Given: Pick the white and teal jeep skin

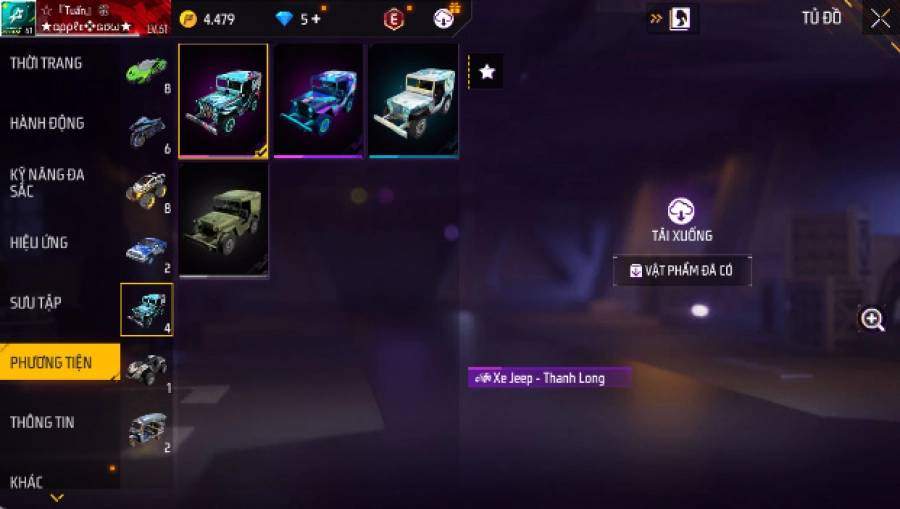Looking at the screenshot, I should pyautogui.click(x=413, y=100).
